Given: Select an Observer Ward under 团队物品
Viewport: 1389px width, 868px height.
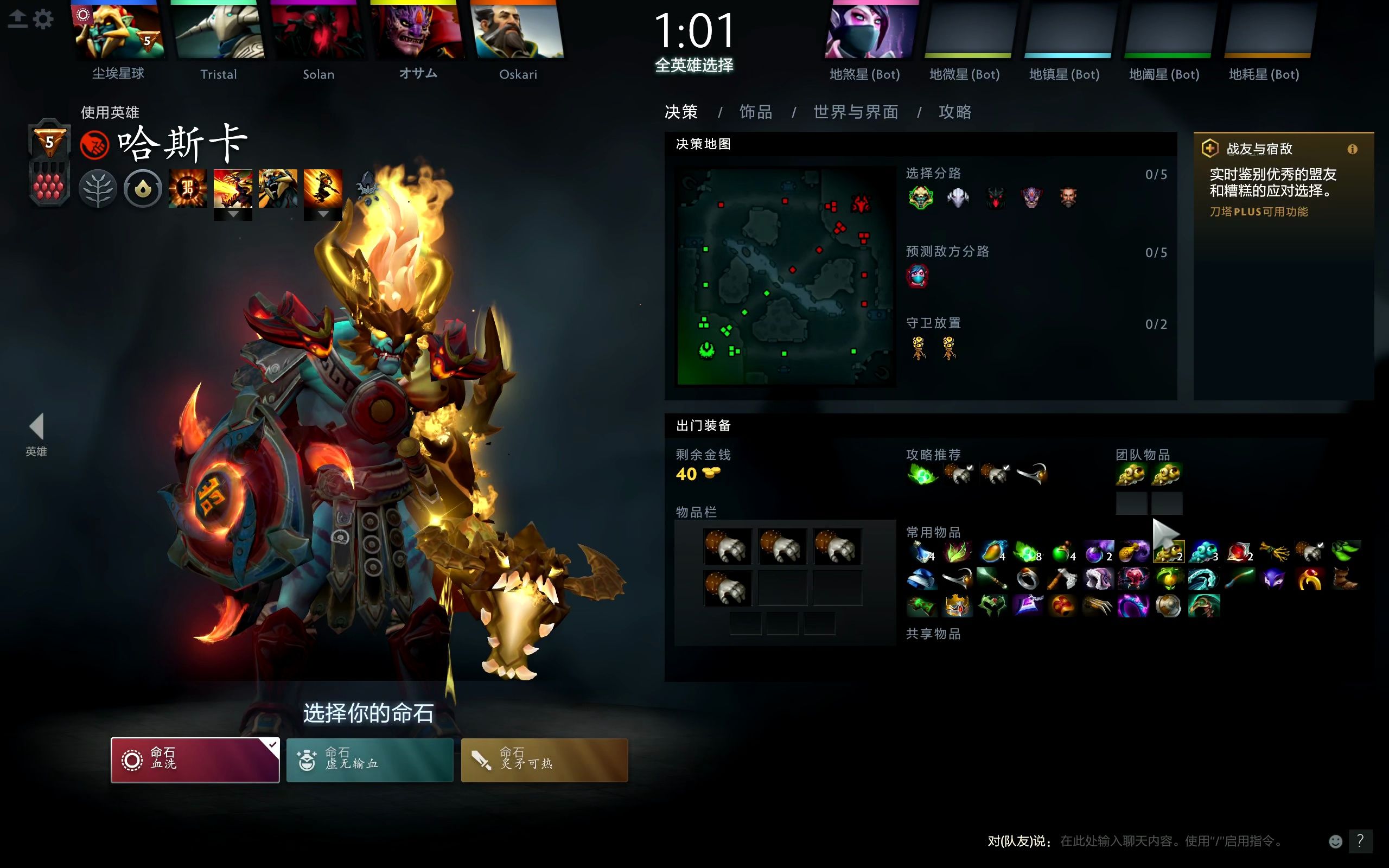Looking at the screenshot, I should pyautogui.click(x=1132, y=475).
